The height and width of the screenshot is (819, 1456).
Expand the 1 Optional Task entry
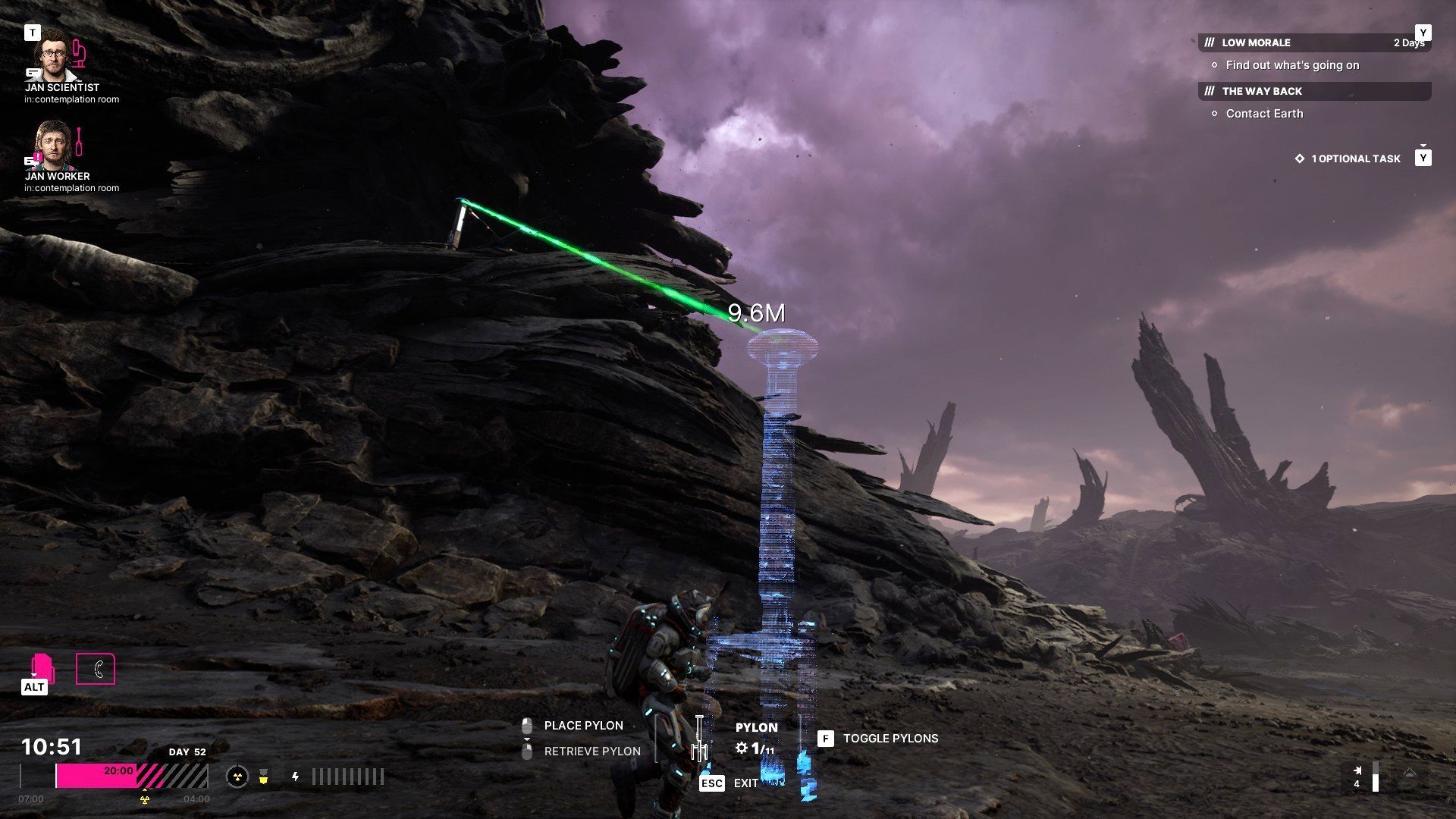(1355, 158)
